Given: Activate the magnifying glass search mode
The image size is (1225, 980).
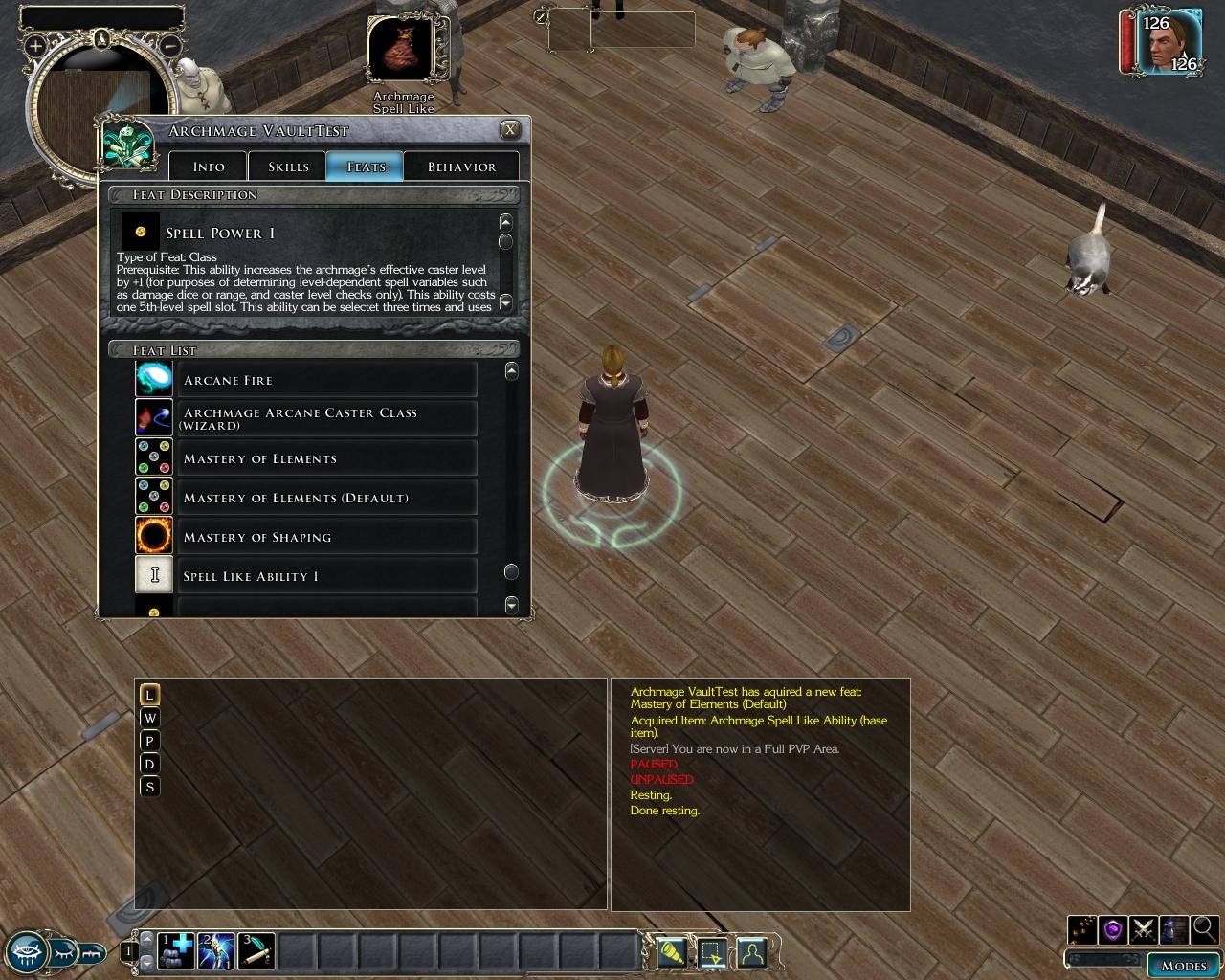Looking at the screenshot, I should pos(1204,928).
